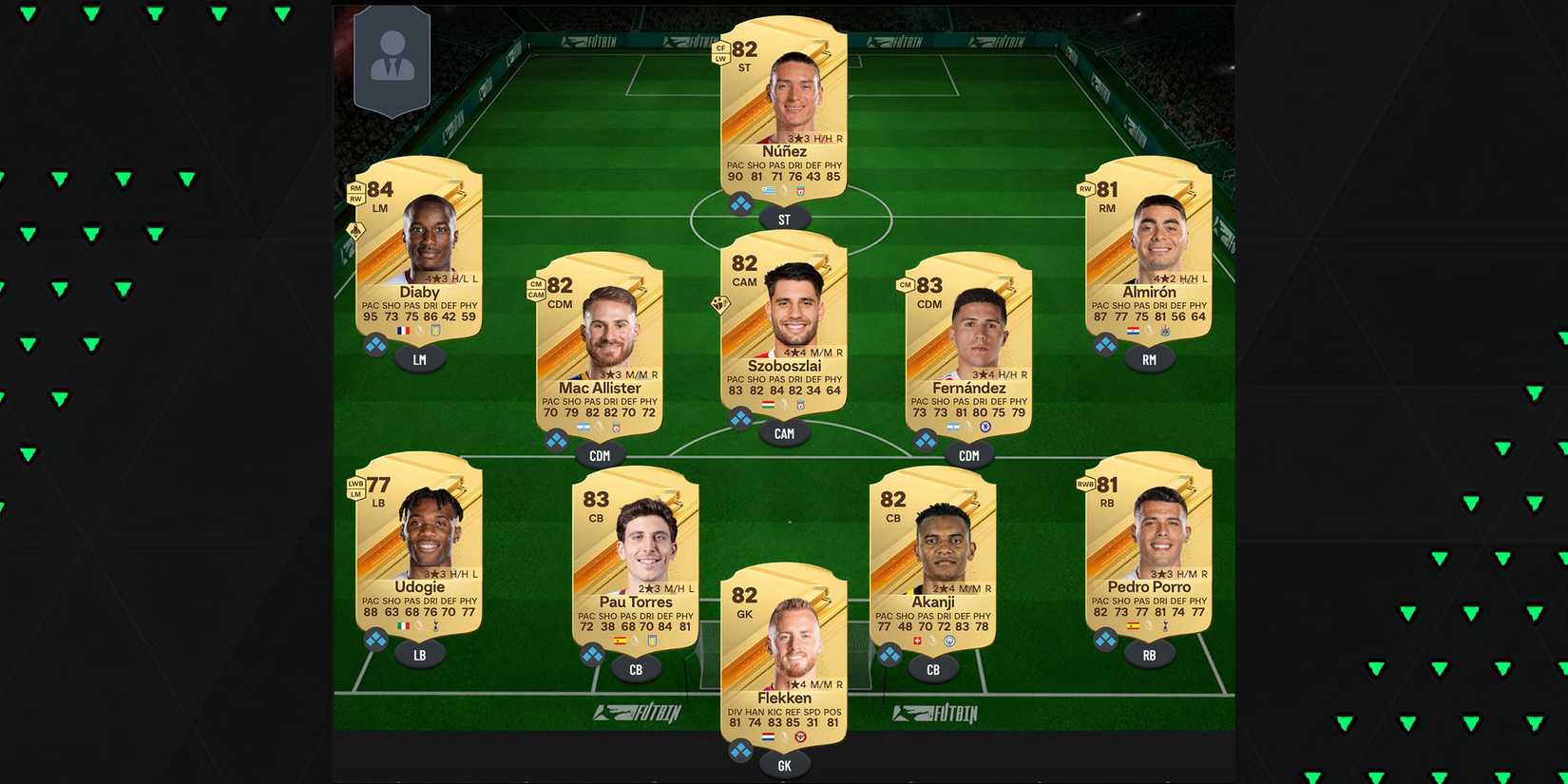Open the ST position selector below Núñez
Image resolution: width=1568 pixels, height=784 pixels.
[784, 218]
